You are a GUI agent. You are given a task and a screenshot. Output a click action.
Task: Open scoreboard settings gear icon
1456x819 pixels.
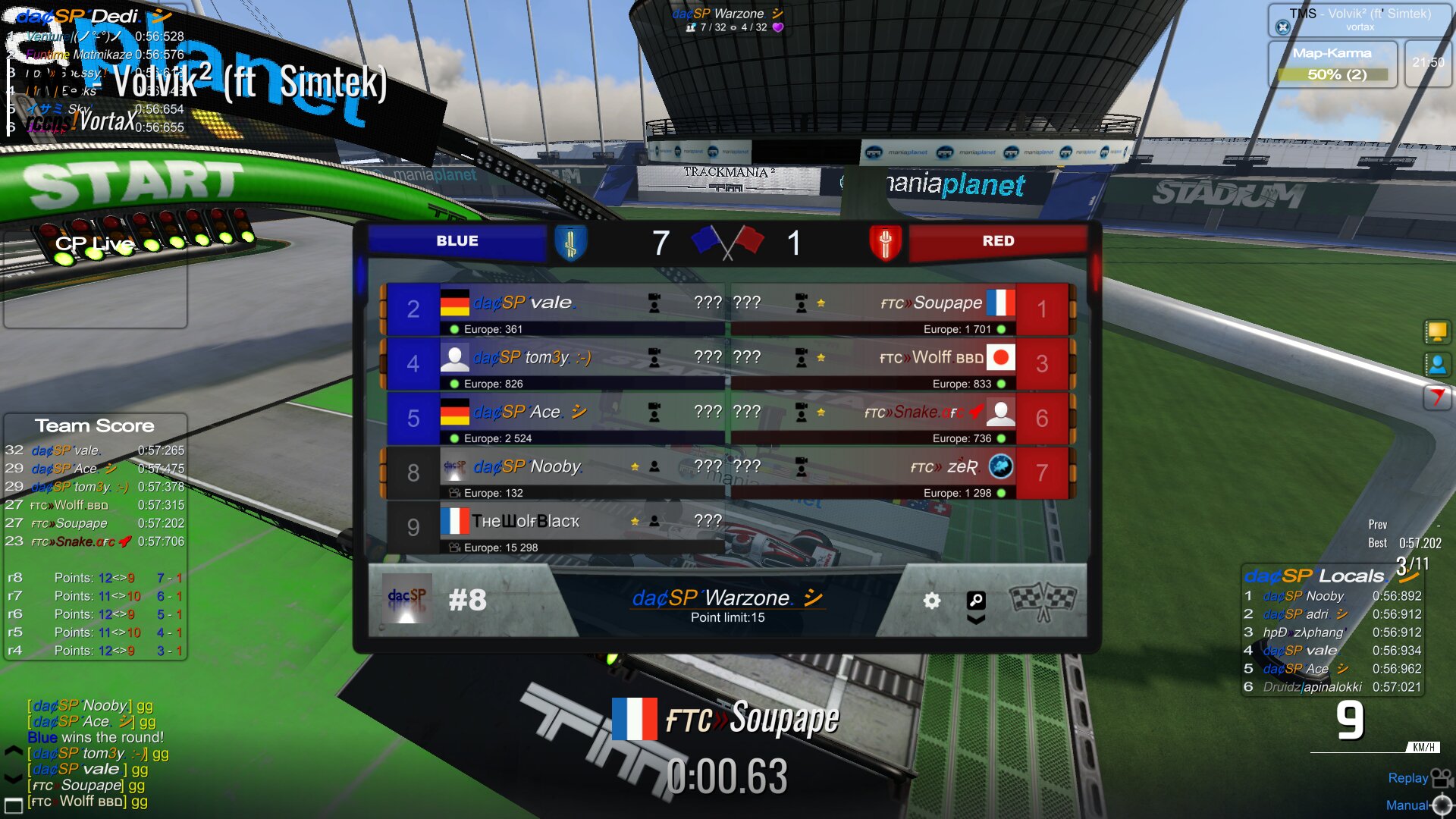(x=931, y=601)
